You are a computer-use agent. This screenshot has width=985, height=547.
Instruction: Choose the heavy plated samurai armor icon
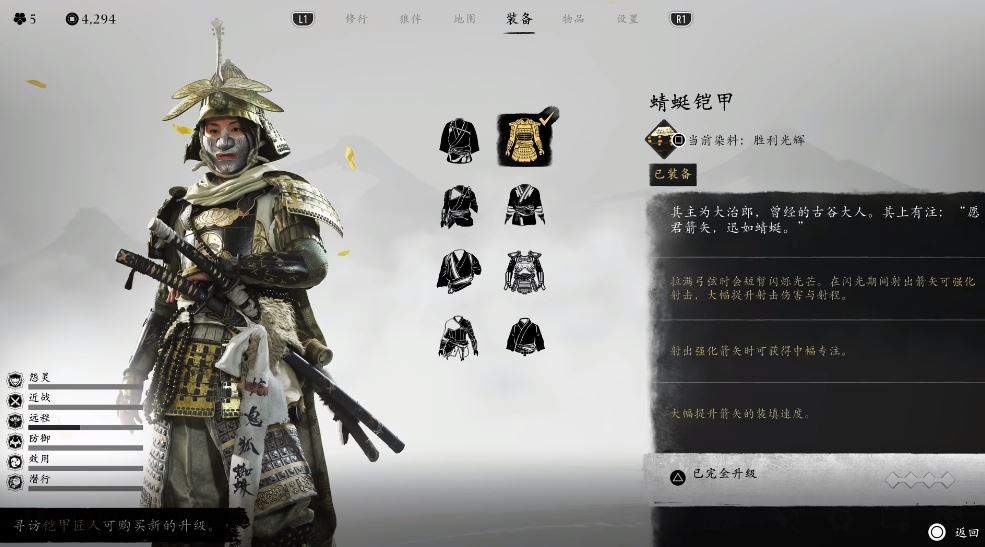tap(524, 271)
